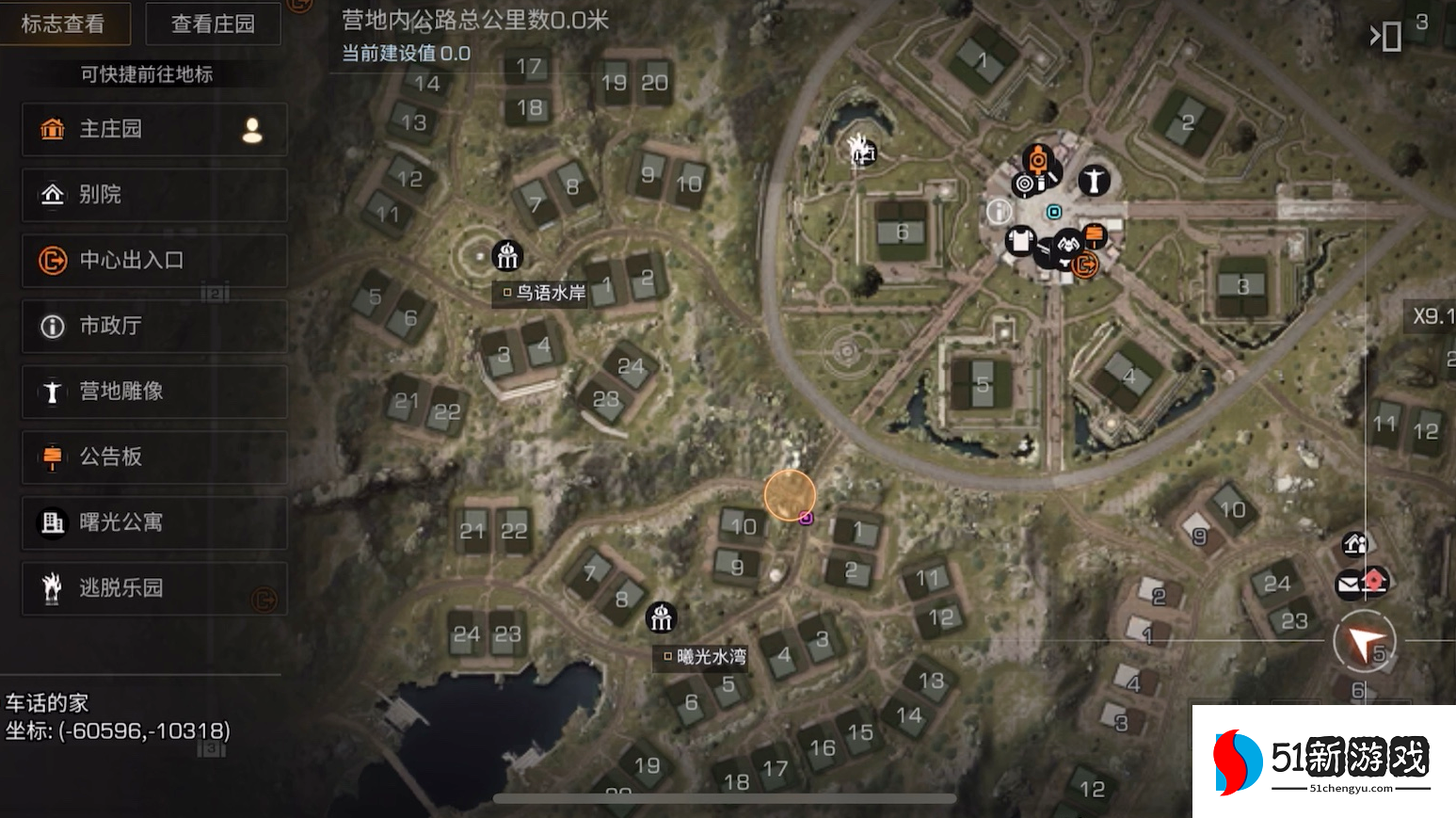Switch to the 查看庄园 tab

214,24
